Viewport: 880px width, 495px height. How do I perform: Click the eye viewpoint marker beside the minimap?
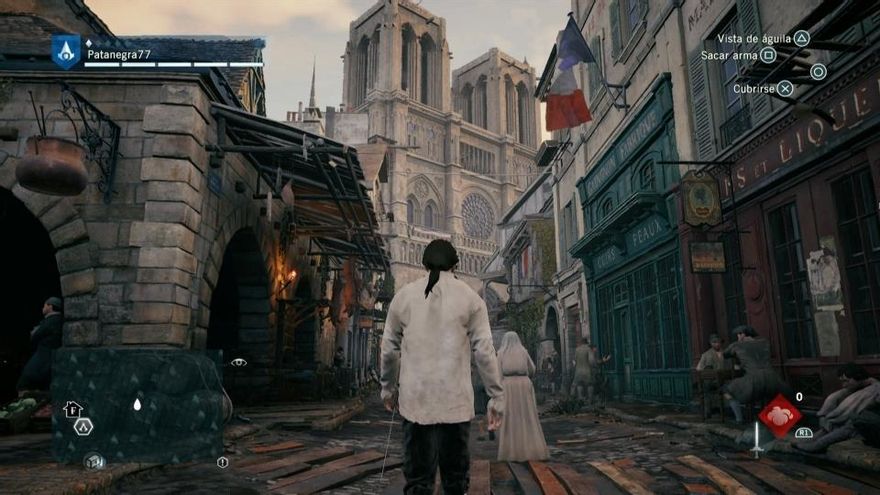239,362
